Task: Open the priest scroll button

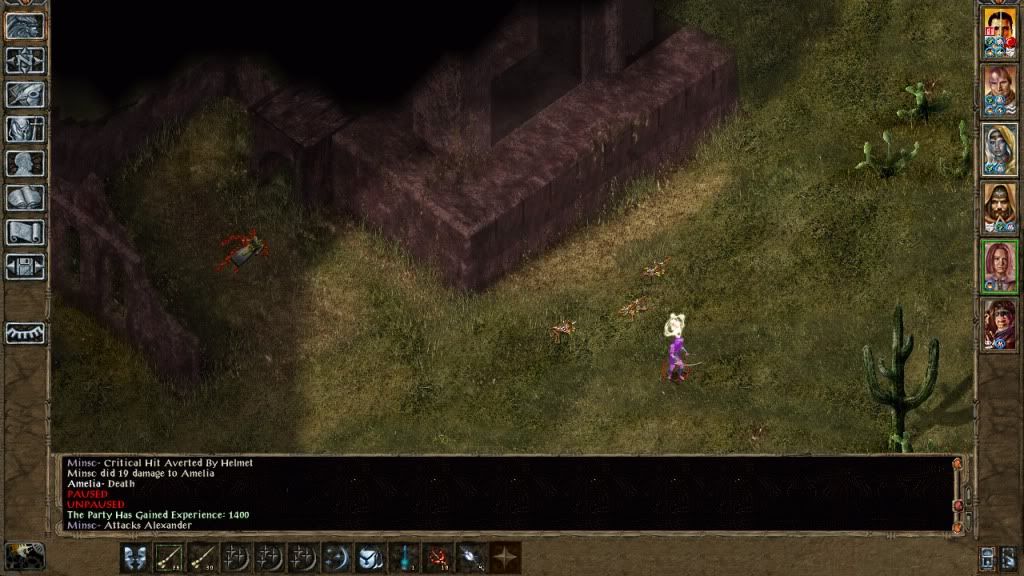Action: [x=25, y=233]
